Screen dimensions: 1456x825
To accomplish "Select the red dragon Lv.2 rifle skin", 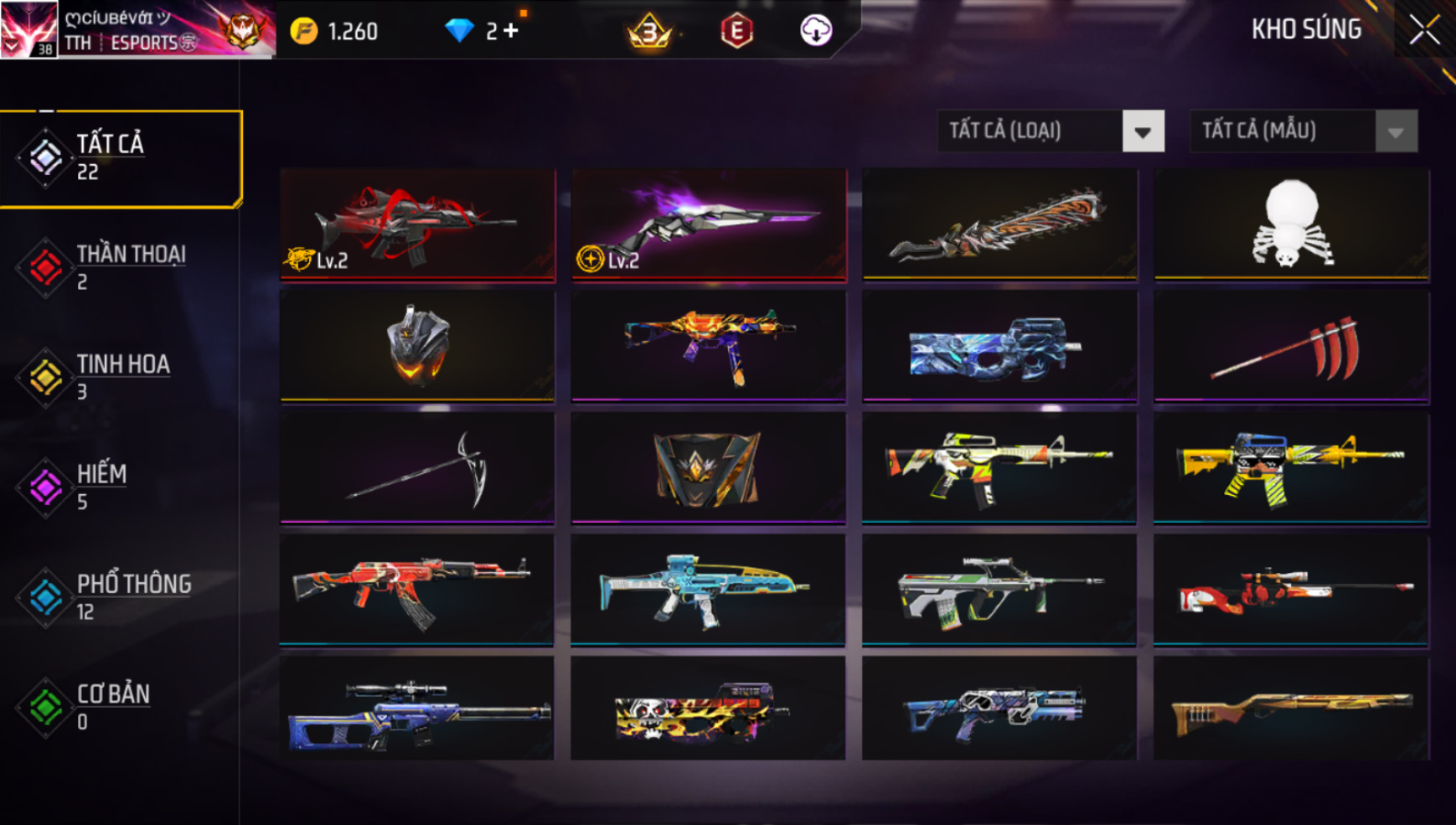I will (417, 224).
